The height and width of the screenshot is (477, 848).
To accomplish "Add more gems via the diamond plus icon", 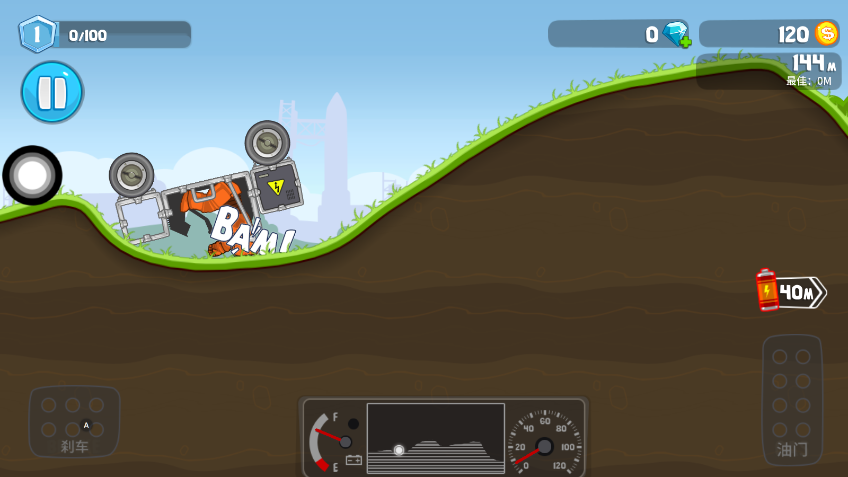I will (677, 34).
